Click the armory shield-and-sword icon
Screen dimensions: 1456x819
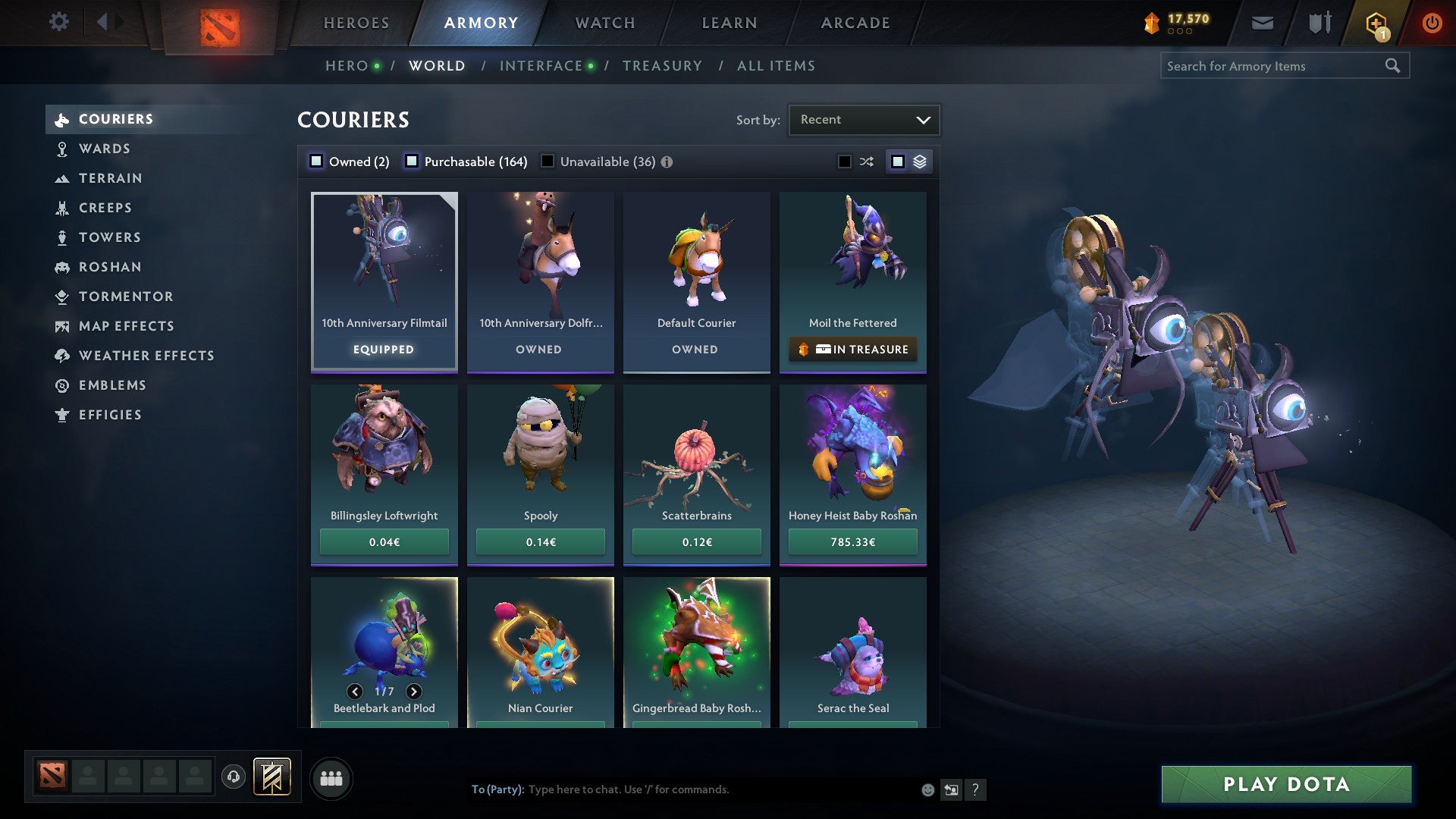(x=1319, y=23)
